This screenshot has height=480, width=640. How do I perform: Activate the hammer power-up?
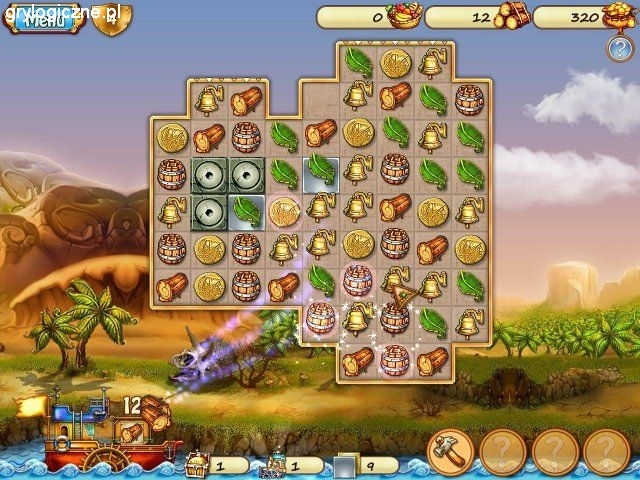pyautogui.click(x=450, y=453)
